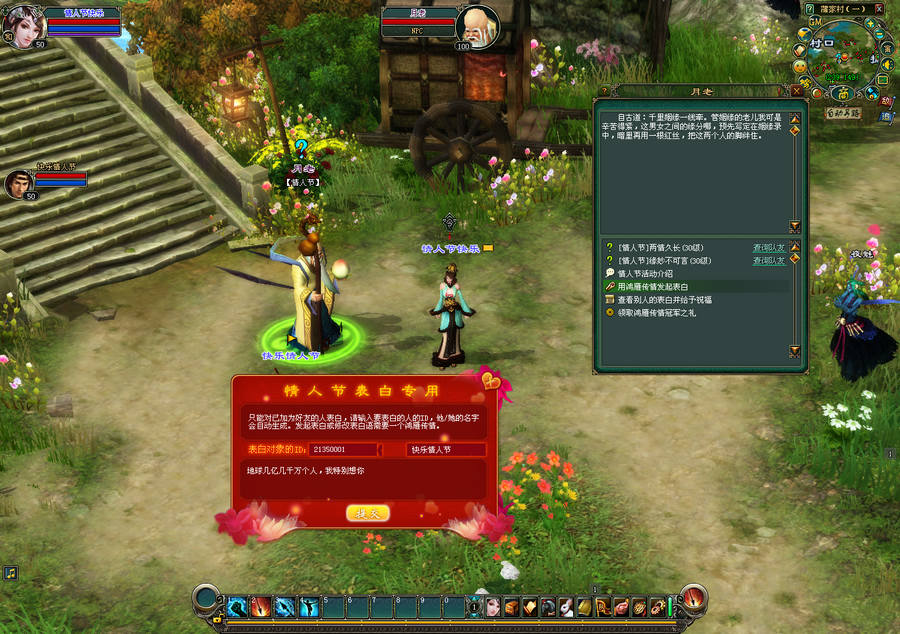Open the GM button by the minimap

tap(815, 21)
